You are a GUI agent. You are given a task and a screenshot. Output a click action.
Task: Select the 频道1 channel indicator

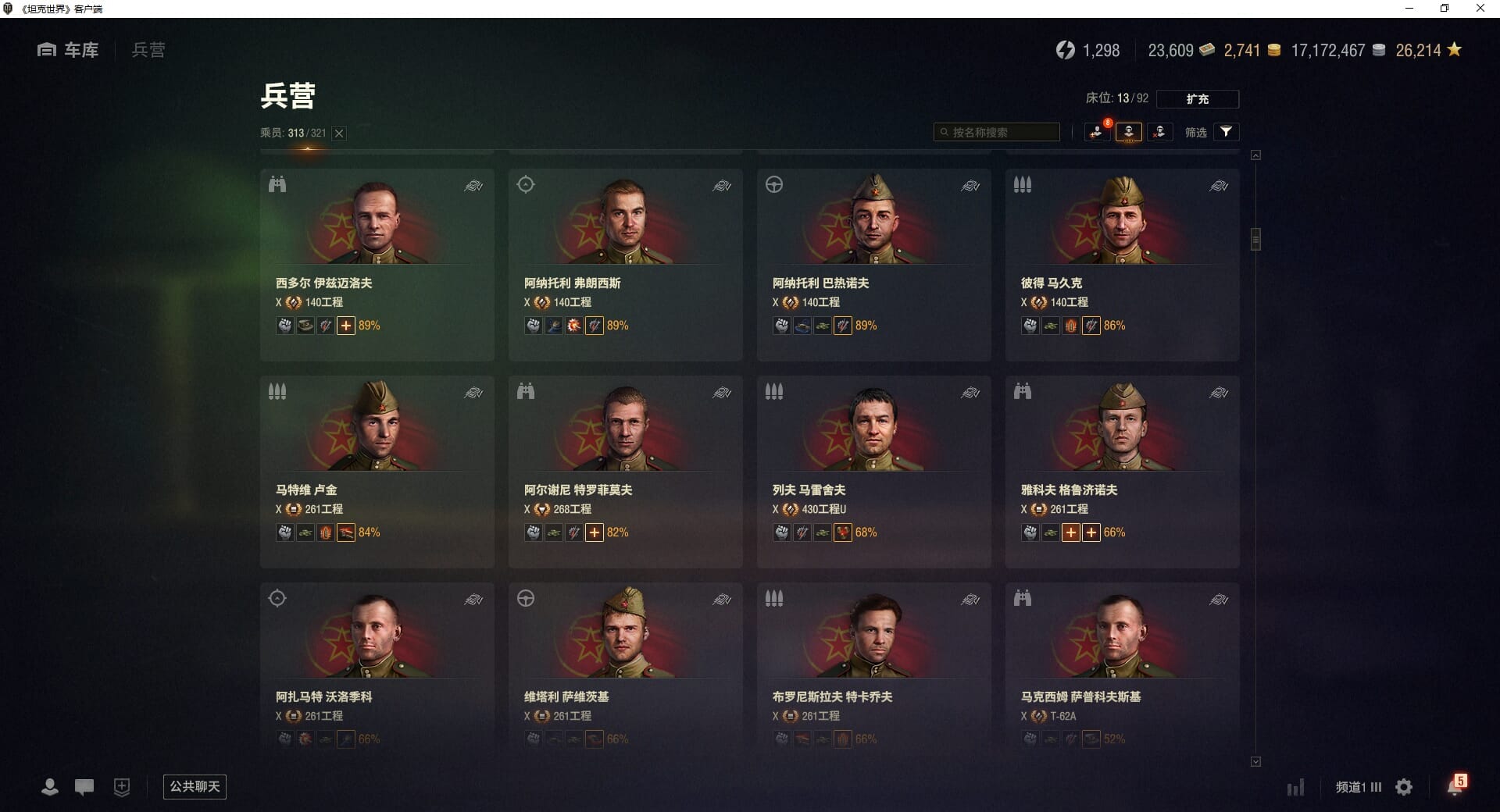(1358, 787)
